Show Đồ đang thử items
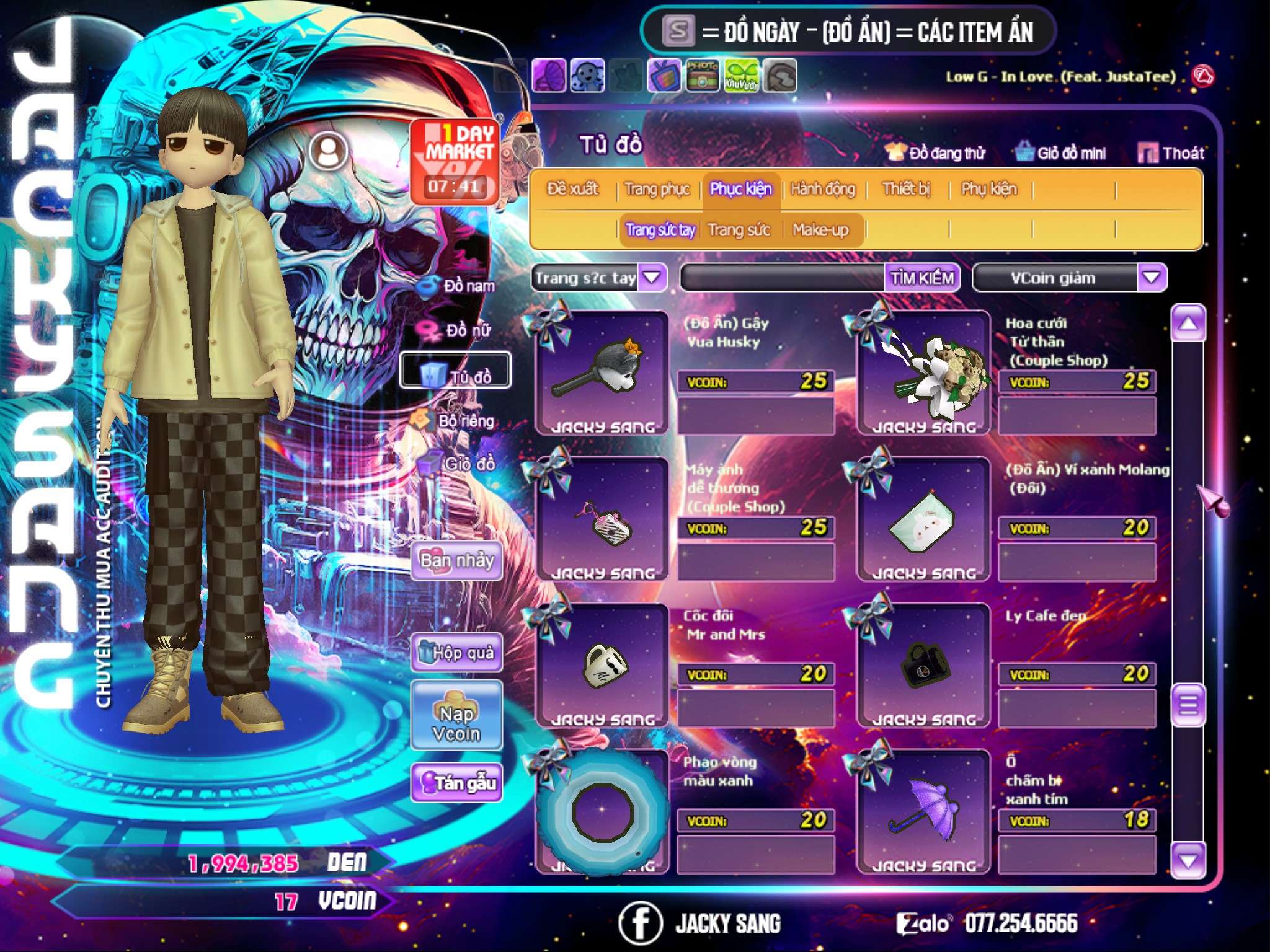The image size is (1270, 952). pyautogui.click(x=936, y=153)
